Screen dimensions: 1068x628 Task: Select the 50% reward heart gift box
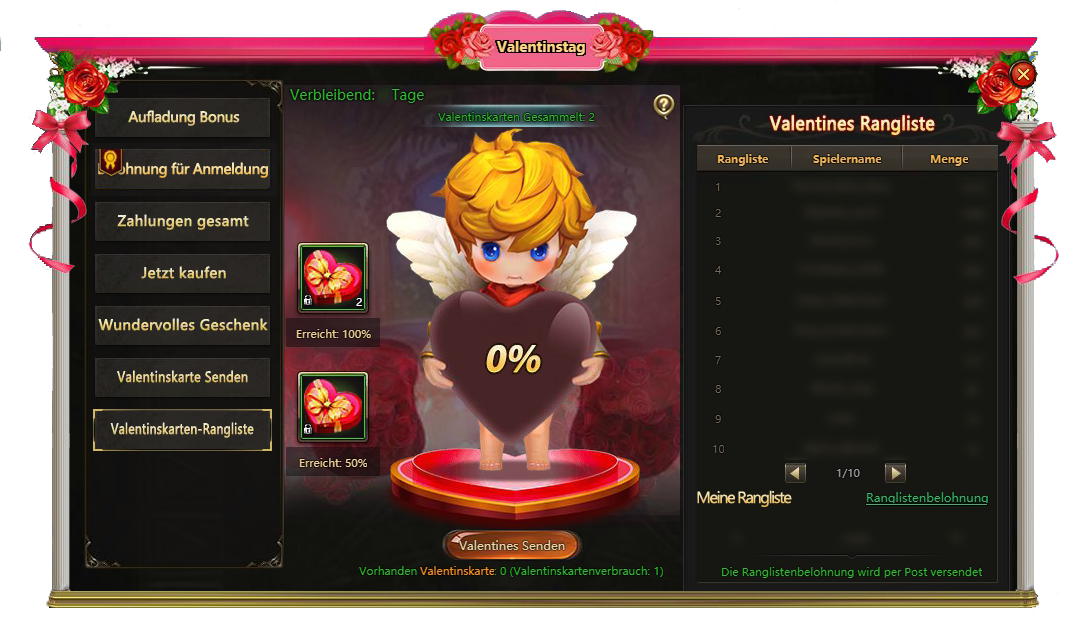pyautogui.click(x=333, y=407)
